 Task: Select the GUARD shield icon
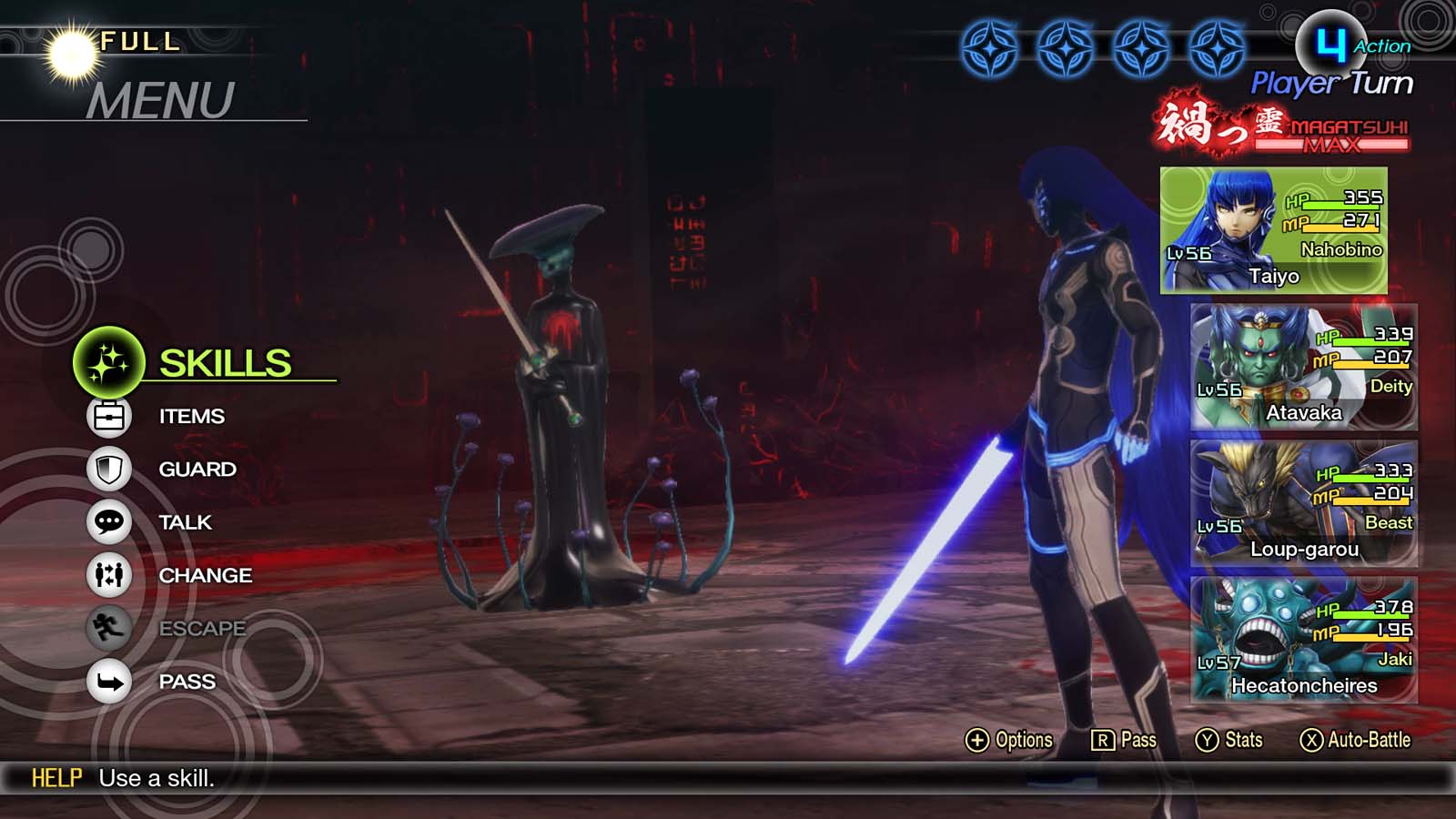tap(110, 470)
